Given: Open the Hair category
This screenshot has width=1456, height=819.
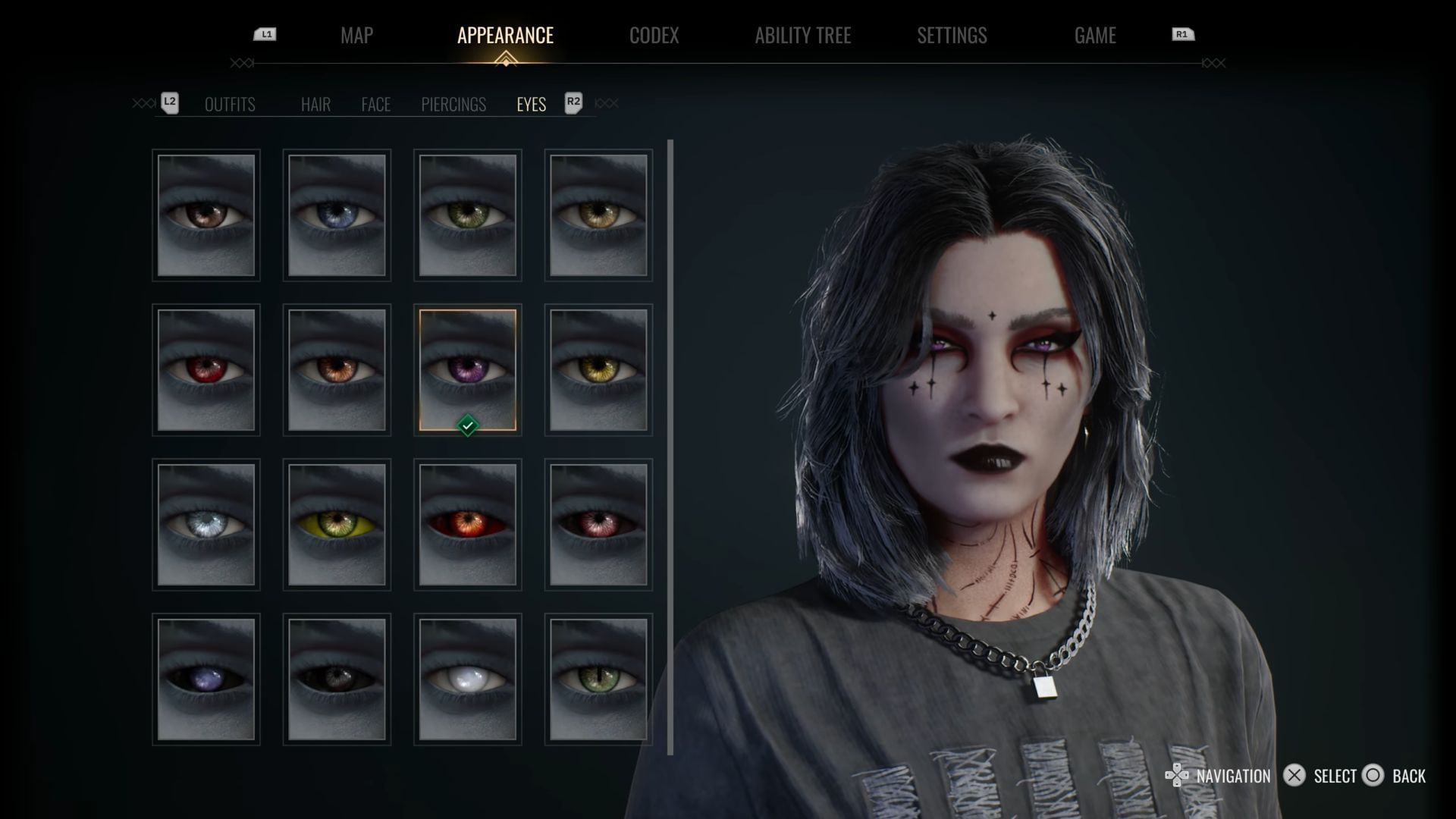Looking at the screenshot, I should tap(315, 105).
